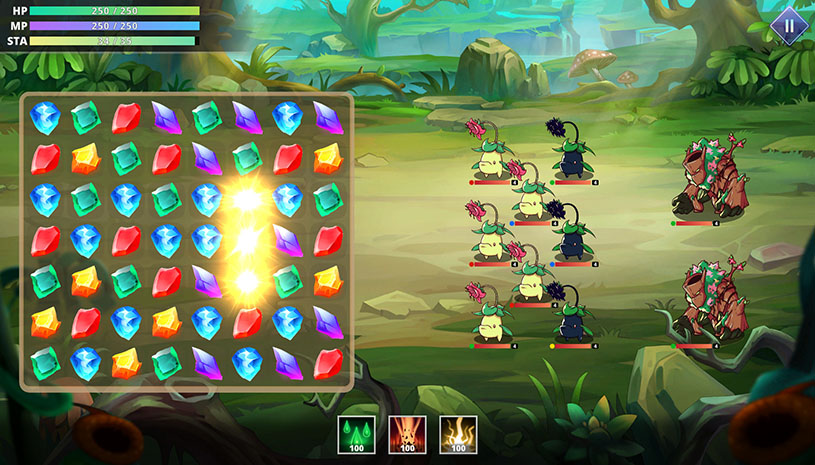Cast the golden flame skill
The width and height of the screenshot is (815, 465).
coord(458,434)
